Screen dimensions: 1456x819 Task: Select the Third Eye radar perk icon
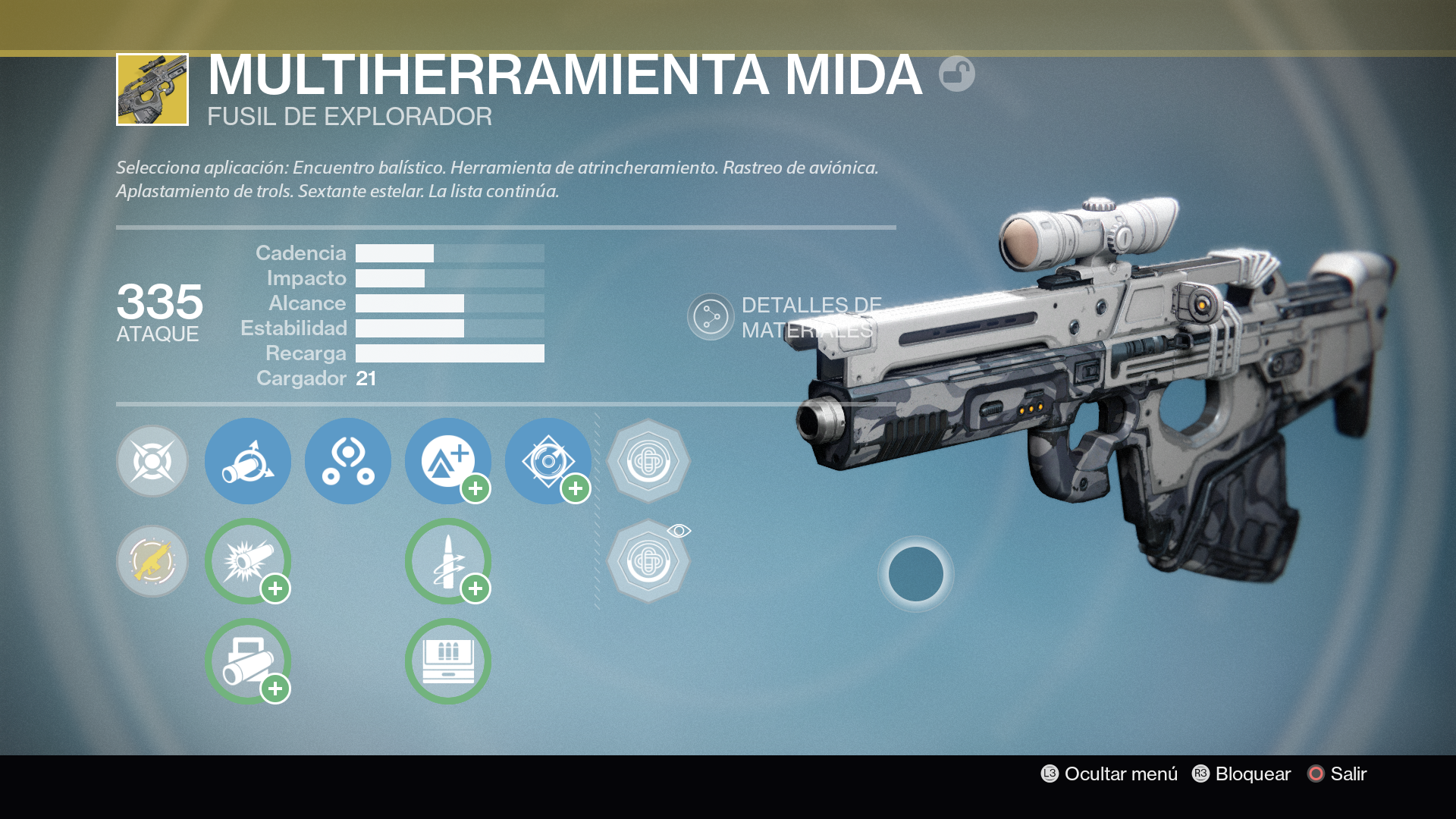pyautogui.click(x=348, y=461)
